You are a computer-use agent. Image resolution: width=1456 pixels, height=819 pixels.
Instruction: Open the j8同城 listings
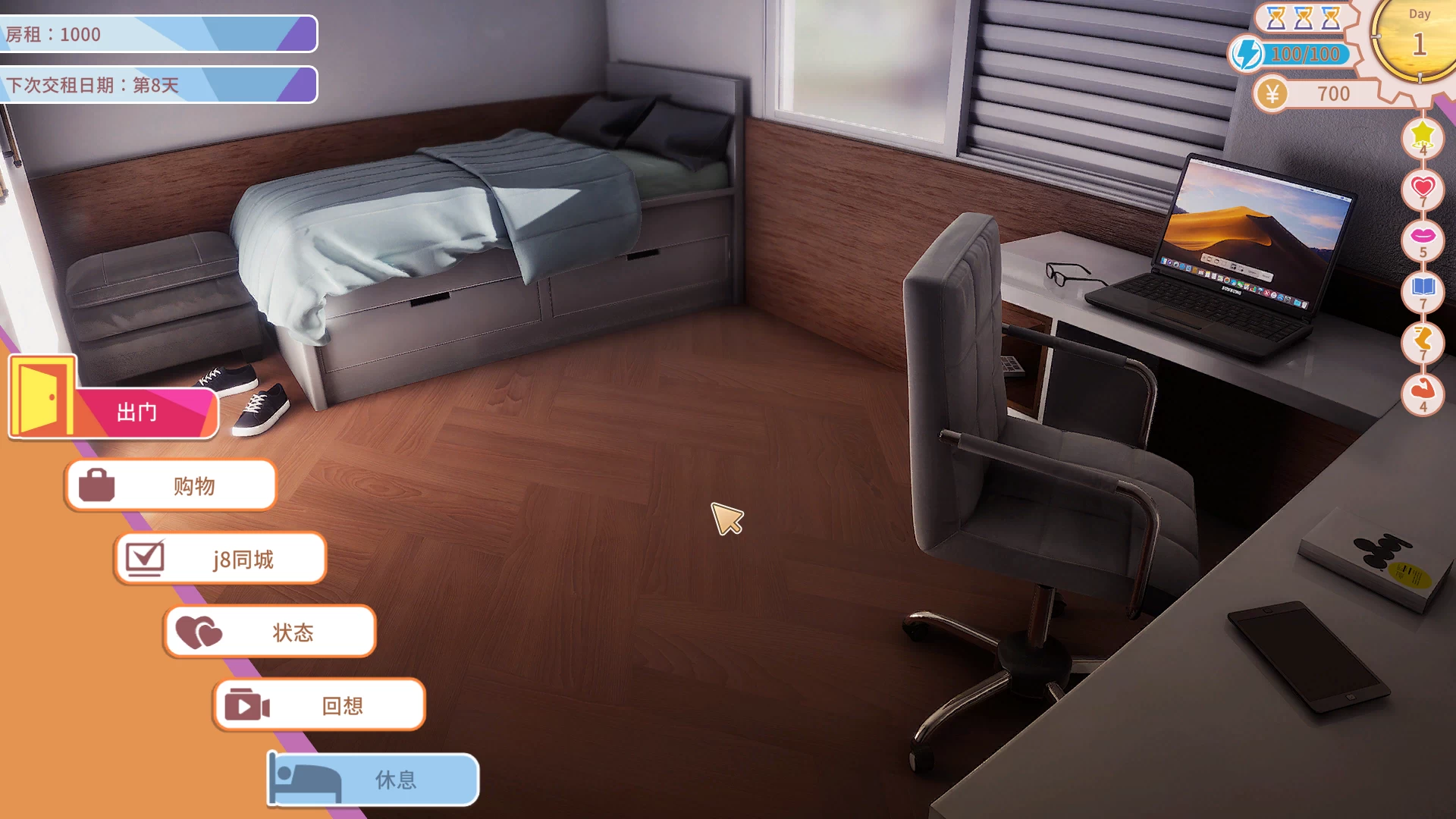click(x=221, y=559)
